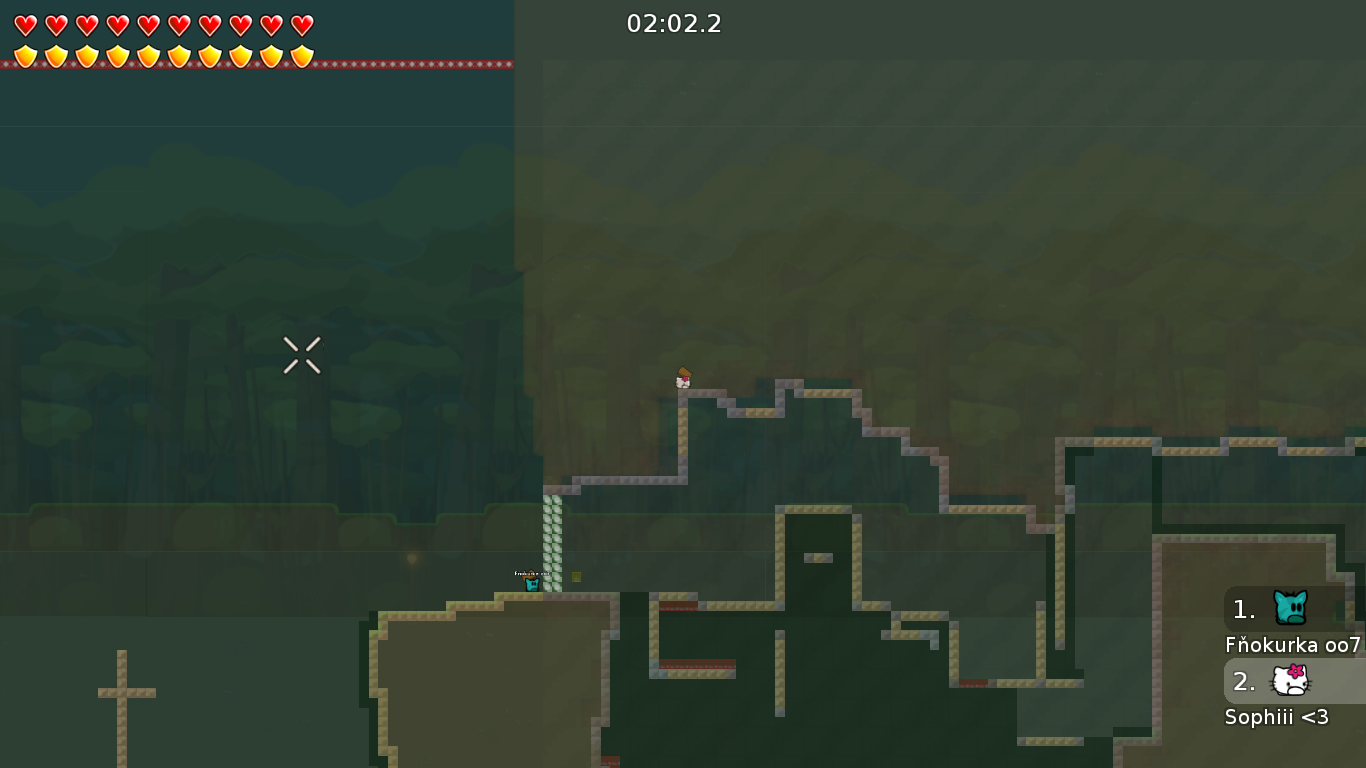Click Sophiii's white kitty avatar in leaderboard
Screen dimensions: 1366x768
pos(1289,681)
